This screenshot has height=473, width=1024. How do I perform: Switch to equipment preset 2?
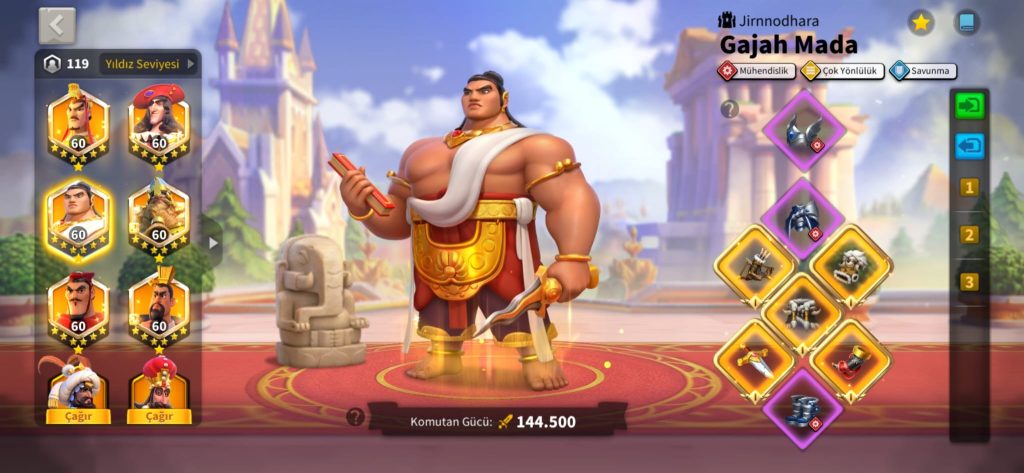click(x=968, y=235)
